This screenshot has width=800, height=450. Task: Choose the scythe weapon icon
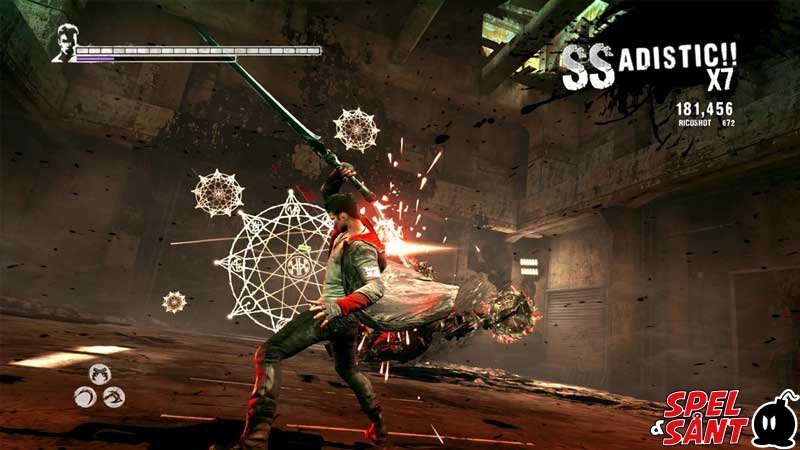pos(86,396)
